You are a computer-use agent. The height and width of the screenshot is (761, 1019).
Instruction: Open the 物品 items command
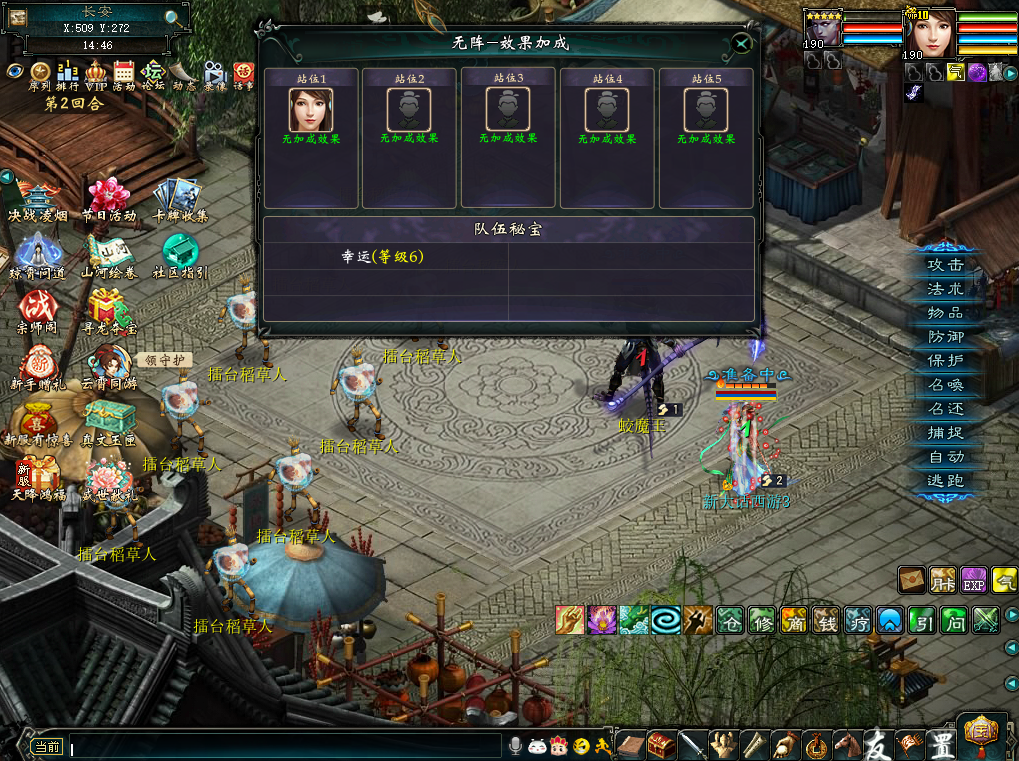pyautogui.click(x=945, y=313)
